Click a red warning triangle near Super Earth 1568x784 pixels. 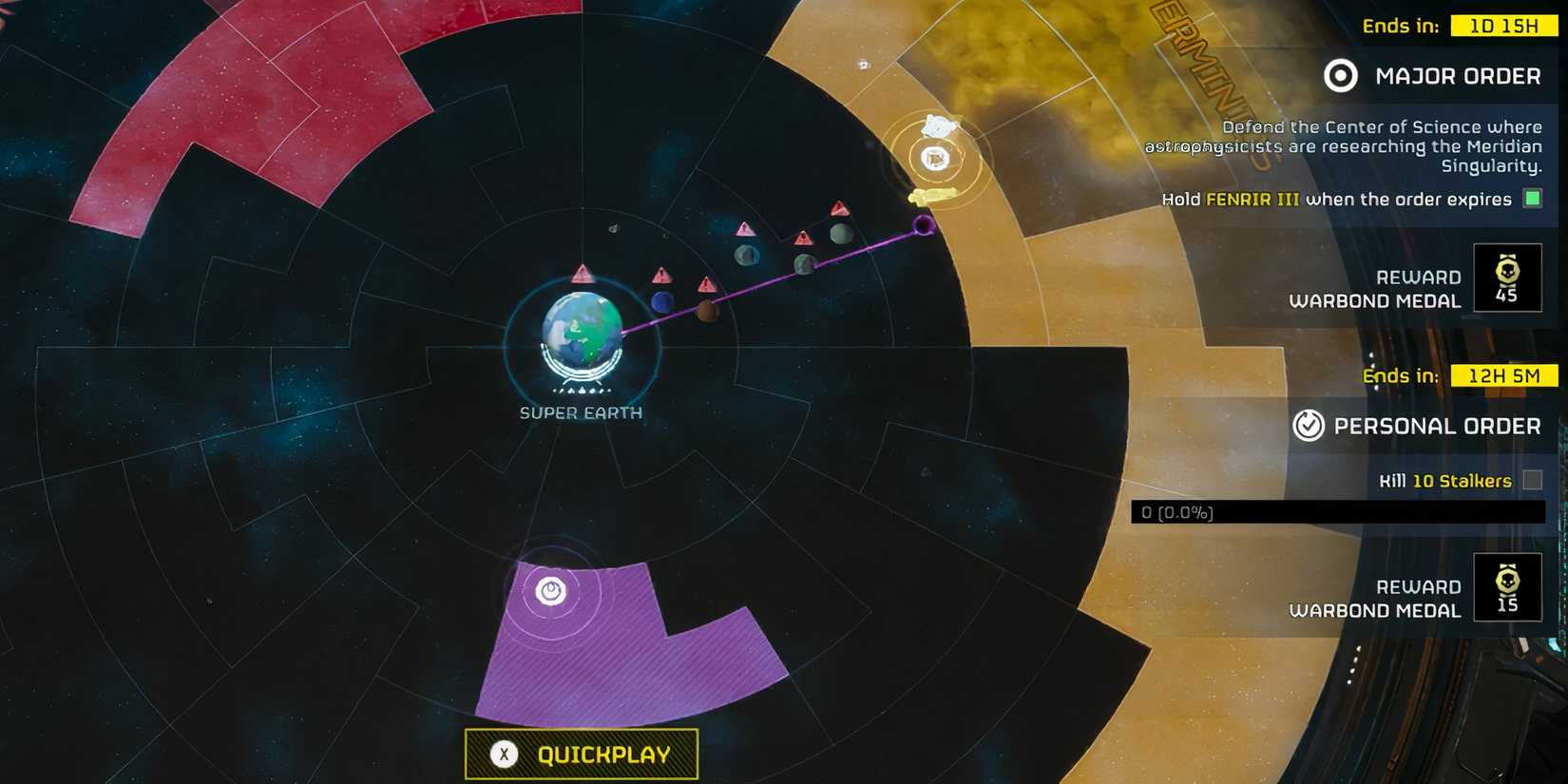[x=583, y=274]
